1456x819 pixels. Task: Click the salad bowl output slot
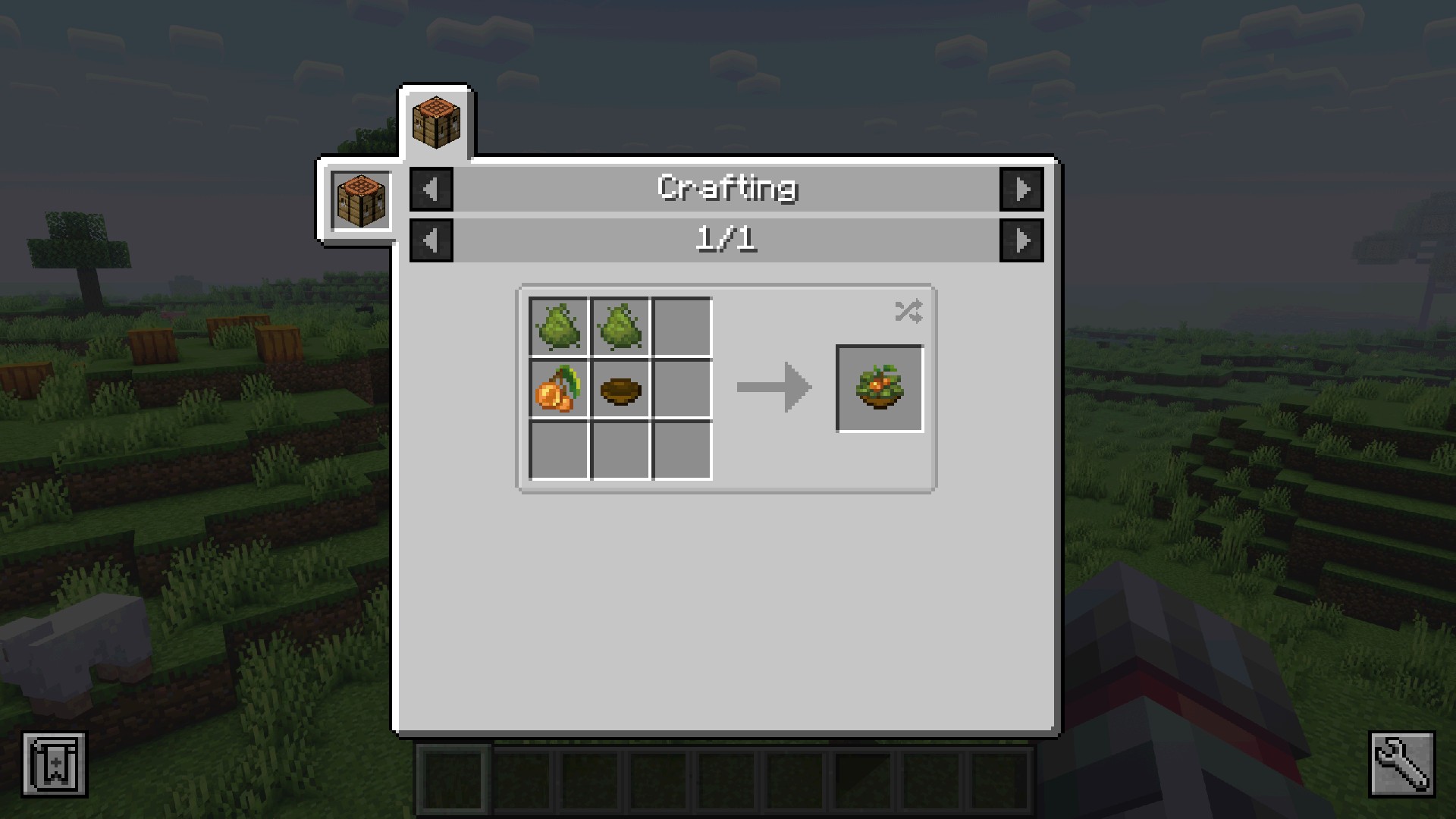coord(879,388)
